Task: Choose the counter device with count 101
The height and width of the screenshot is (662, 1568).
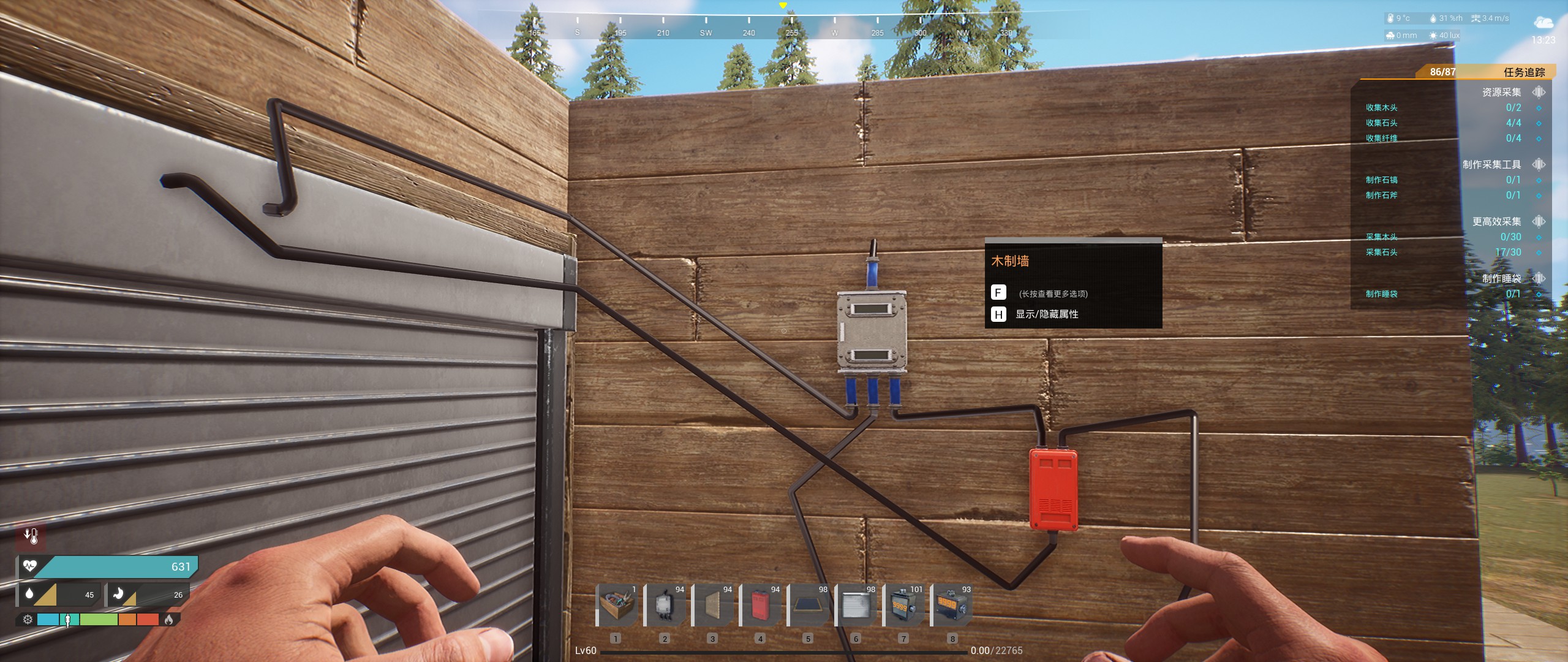Action: click(x=903, y=605)
